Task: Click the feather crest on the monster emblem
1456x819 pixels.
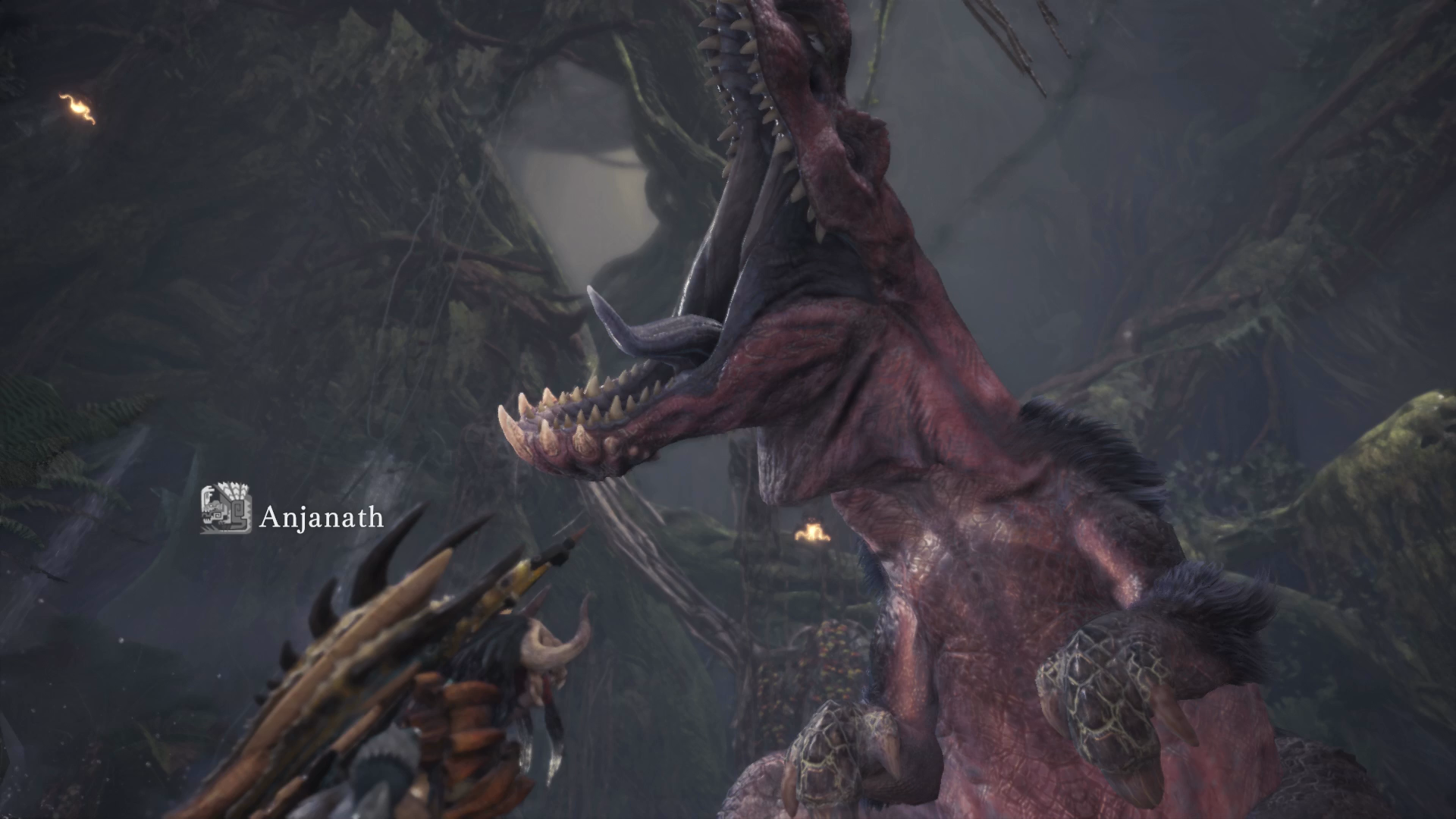Action: click(234, 491)
